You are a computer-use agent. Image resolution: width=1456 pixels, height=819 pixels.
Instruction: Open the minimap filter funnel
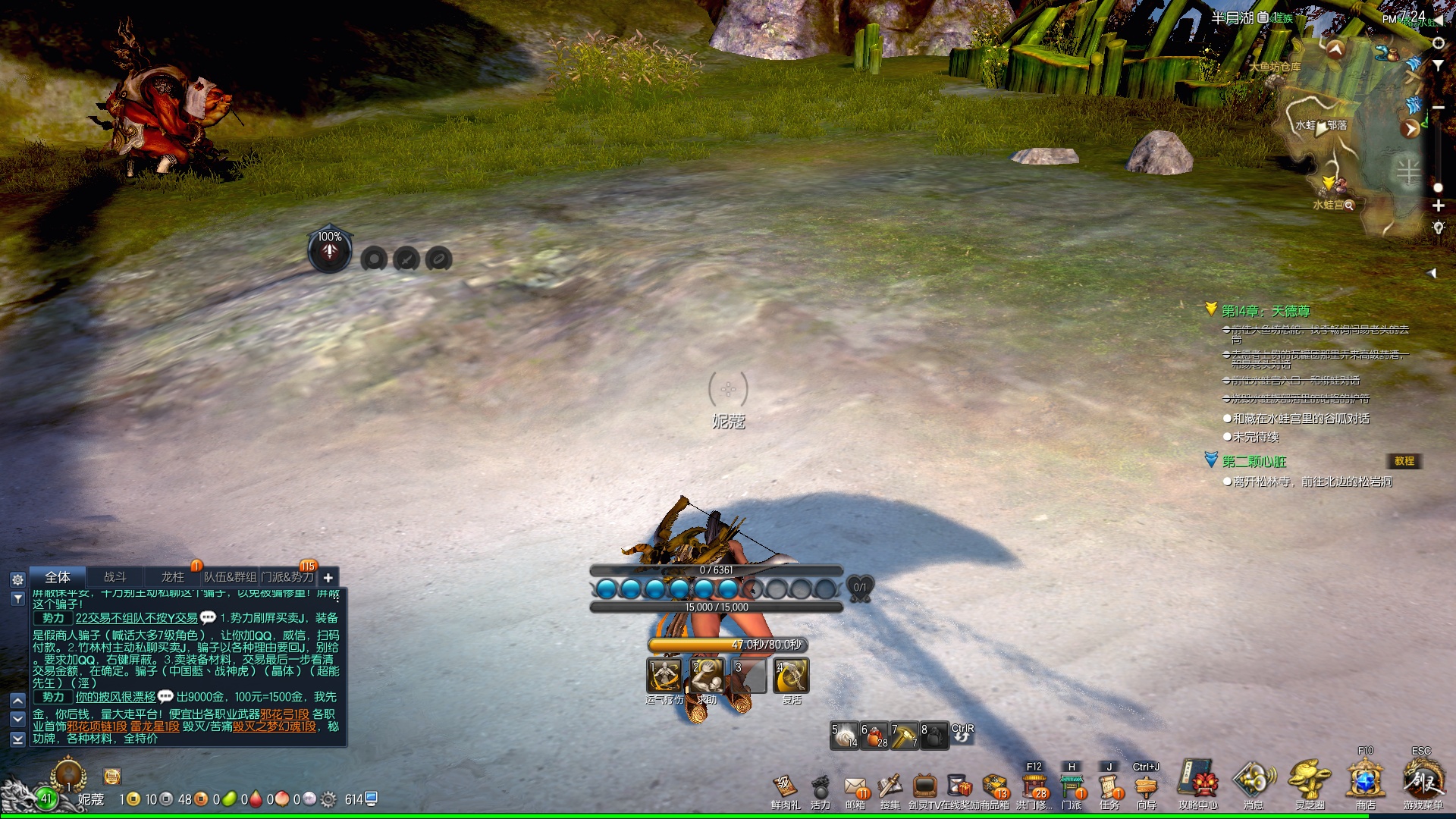[1438, 66]
